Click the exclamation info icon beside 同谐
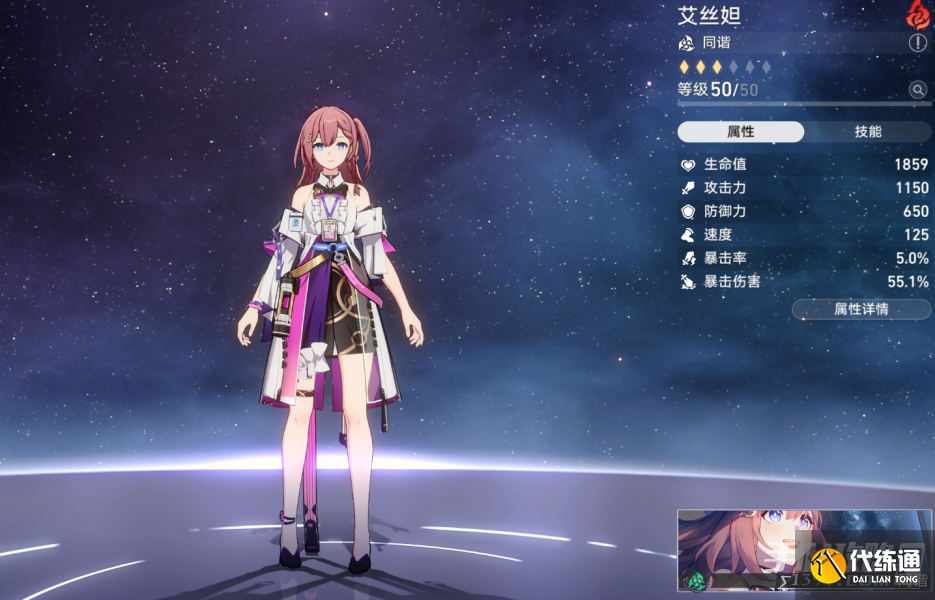 [917, 43]
